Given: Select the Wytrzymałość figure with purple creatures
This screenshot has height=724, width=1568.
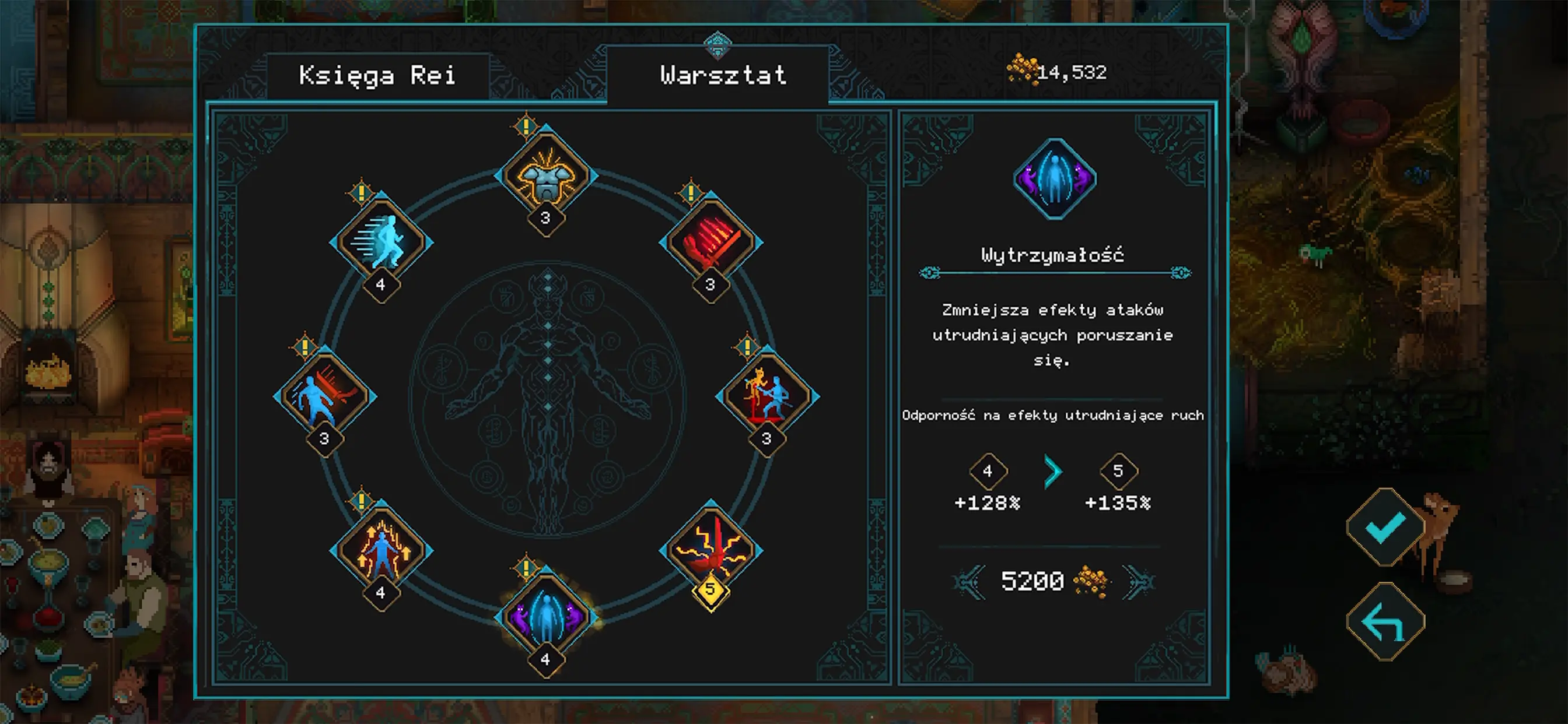Looking at the screenshot, I should [546, 616].
